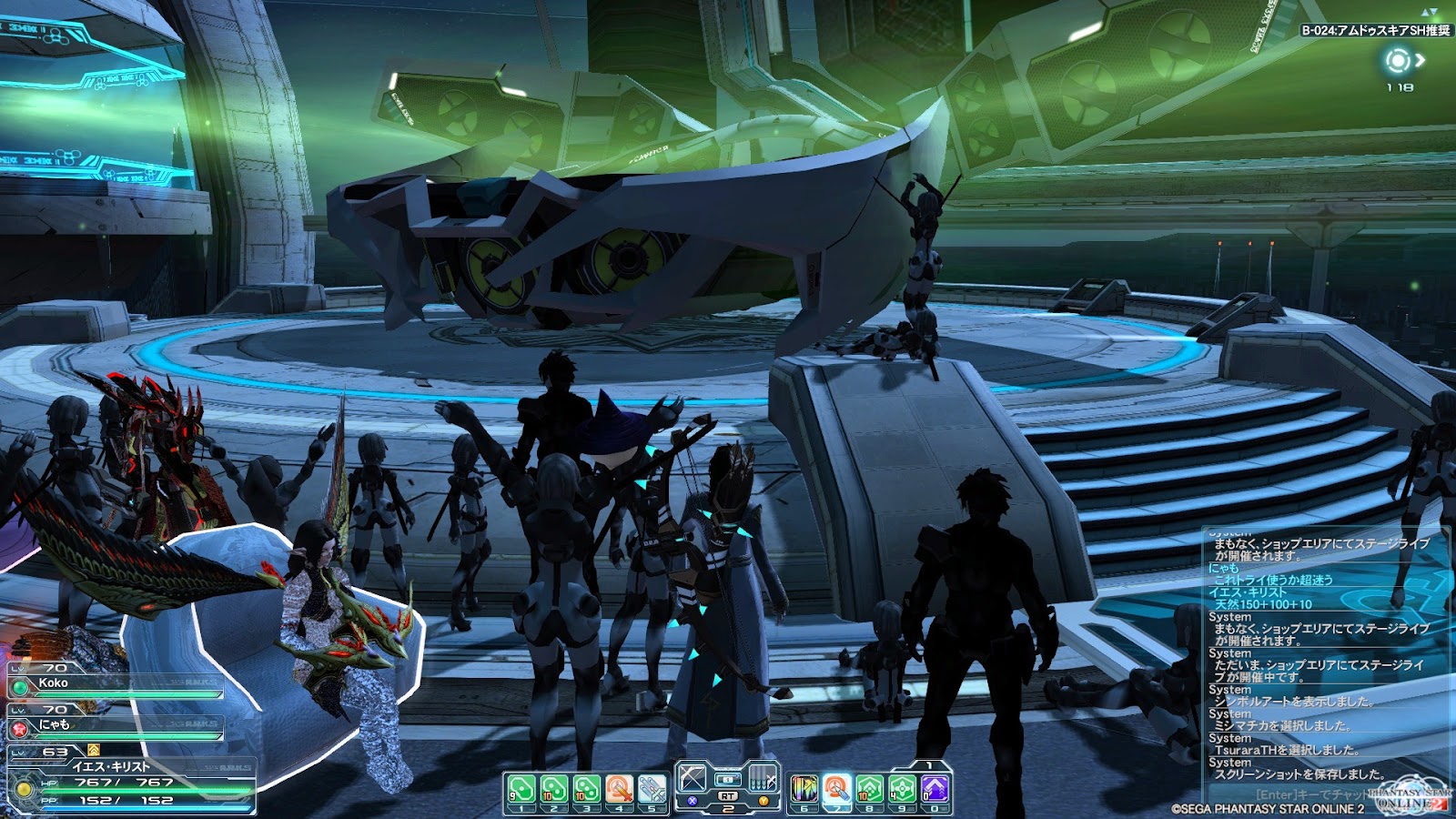Activate the arrow volley skill in slot 5
Image resolution: width=1456 pixels, height=819 pixels.
coord(652,788)
